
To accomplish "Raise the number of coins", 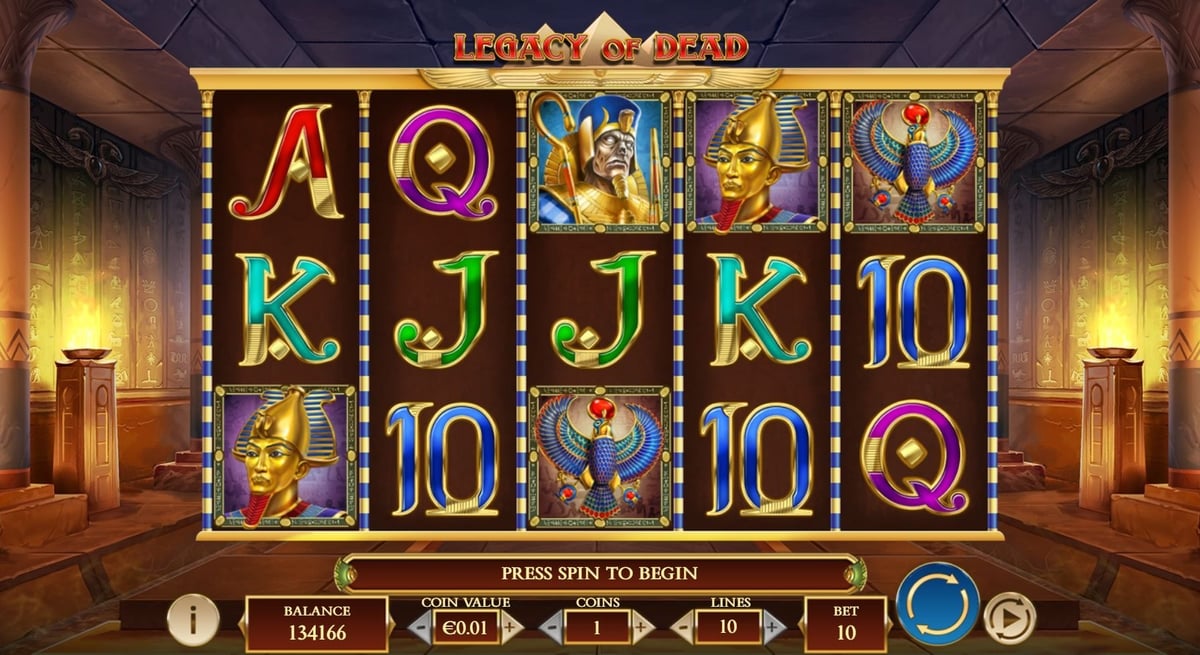I will click(x=642, y=628).
